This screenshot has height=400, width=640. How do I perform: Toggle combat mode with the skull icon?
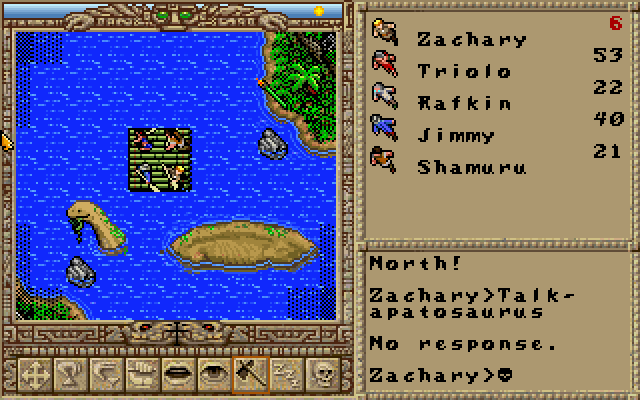pyautogui.click(x=323, y=373)
